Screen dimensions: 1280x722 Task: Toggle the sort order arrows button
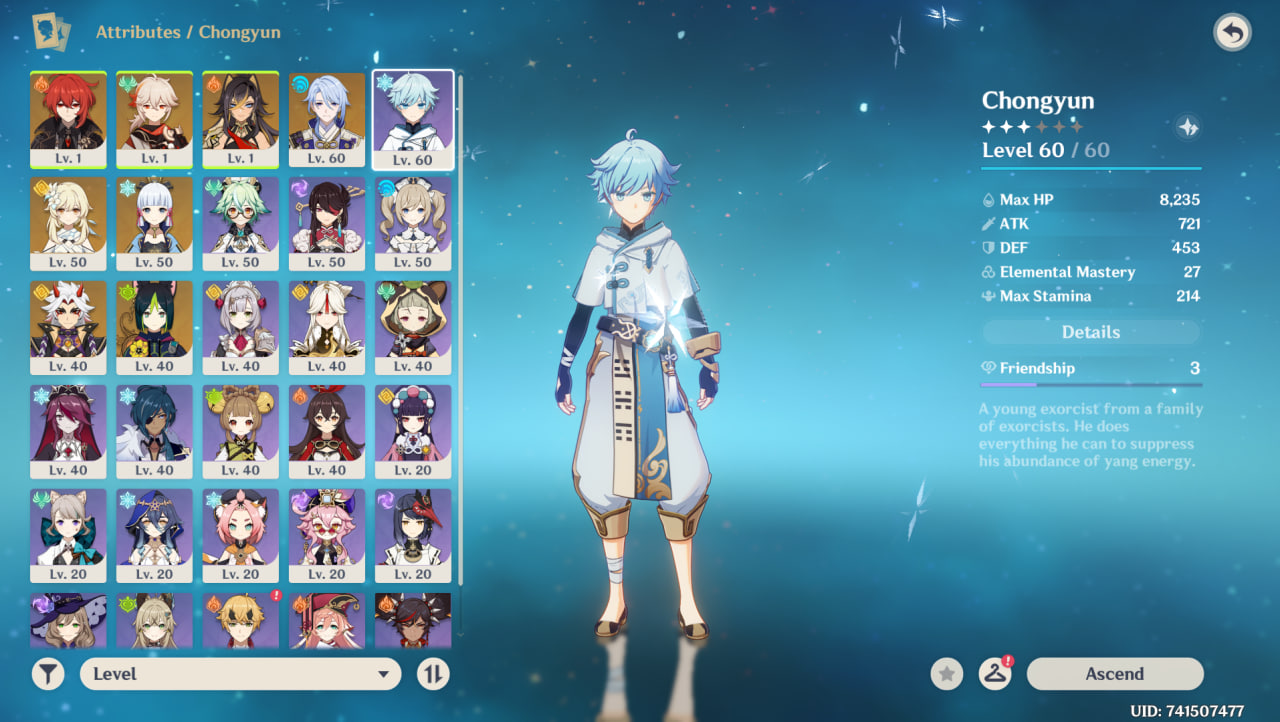(x=433, y=674)
